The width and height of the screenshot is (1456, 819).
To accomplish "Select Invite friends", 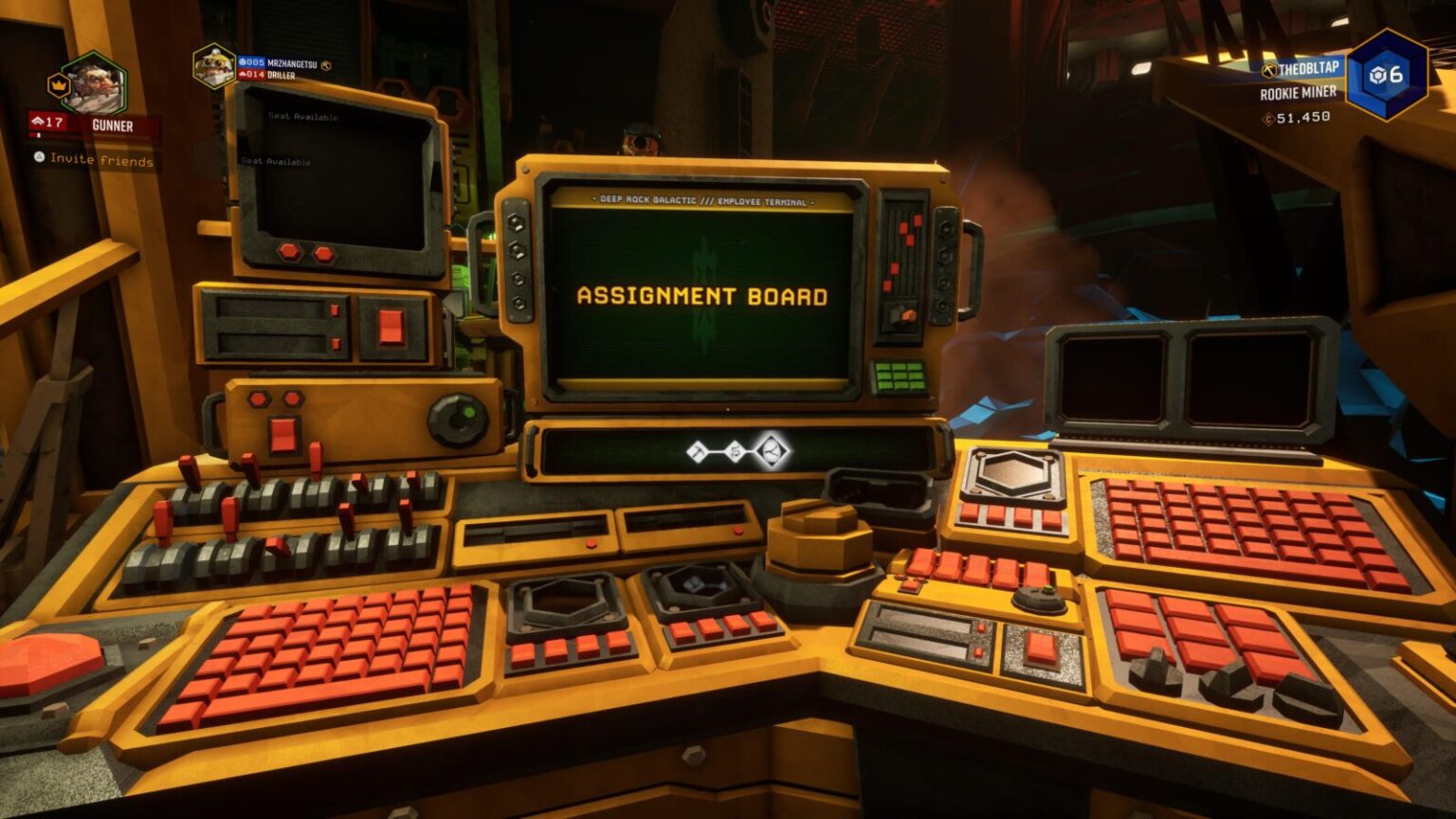I will pyautogui.click(x=93, y=161).
